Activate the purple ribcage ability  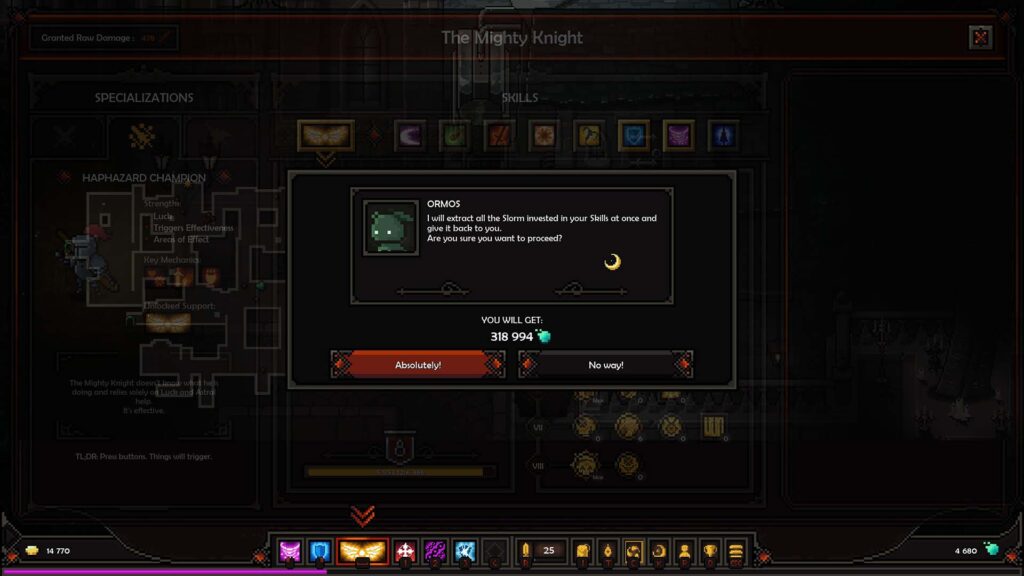(x=290, y=551)
